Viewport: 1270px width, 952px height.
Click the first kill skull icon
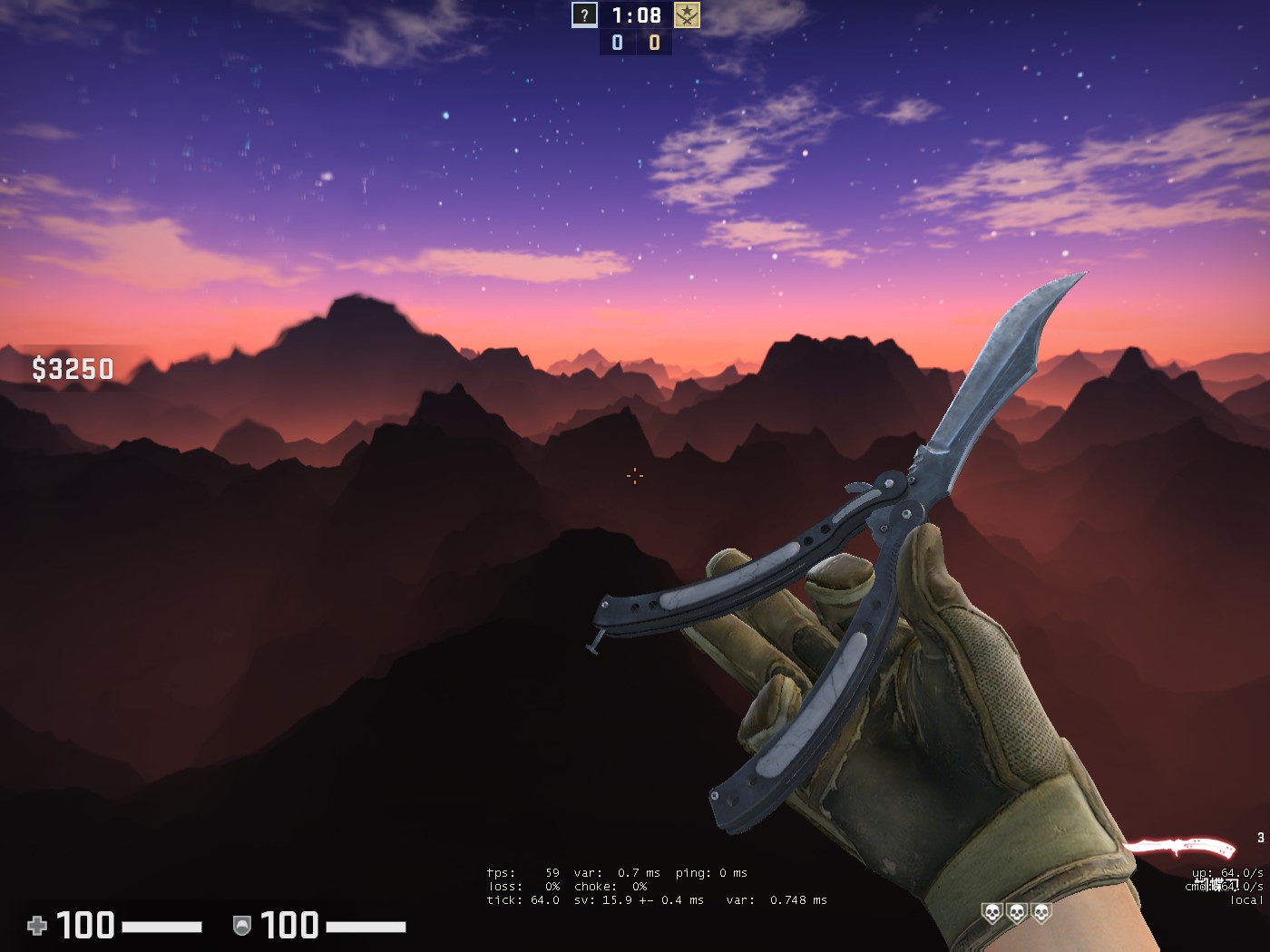[992, 914]
